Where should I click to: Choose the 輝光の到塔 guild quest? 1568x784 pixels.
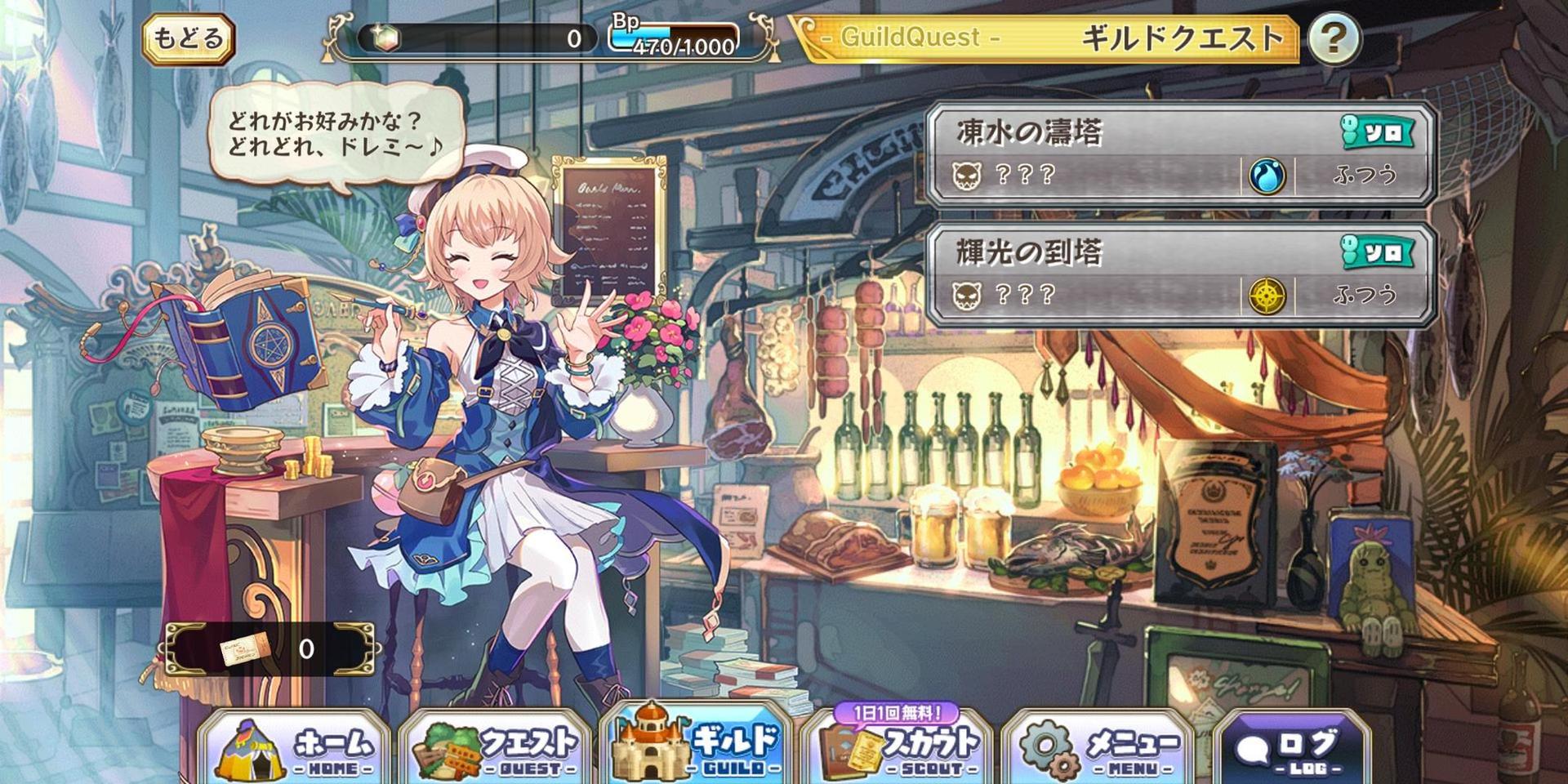coord(1180,274)
